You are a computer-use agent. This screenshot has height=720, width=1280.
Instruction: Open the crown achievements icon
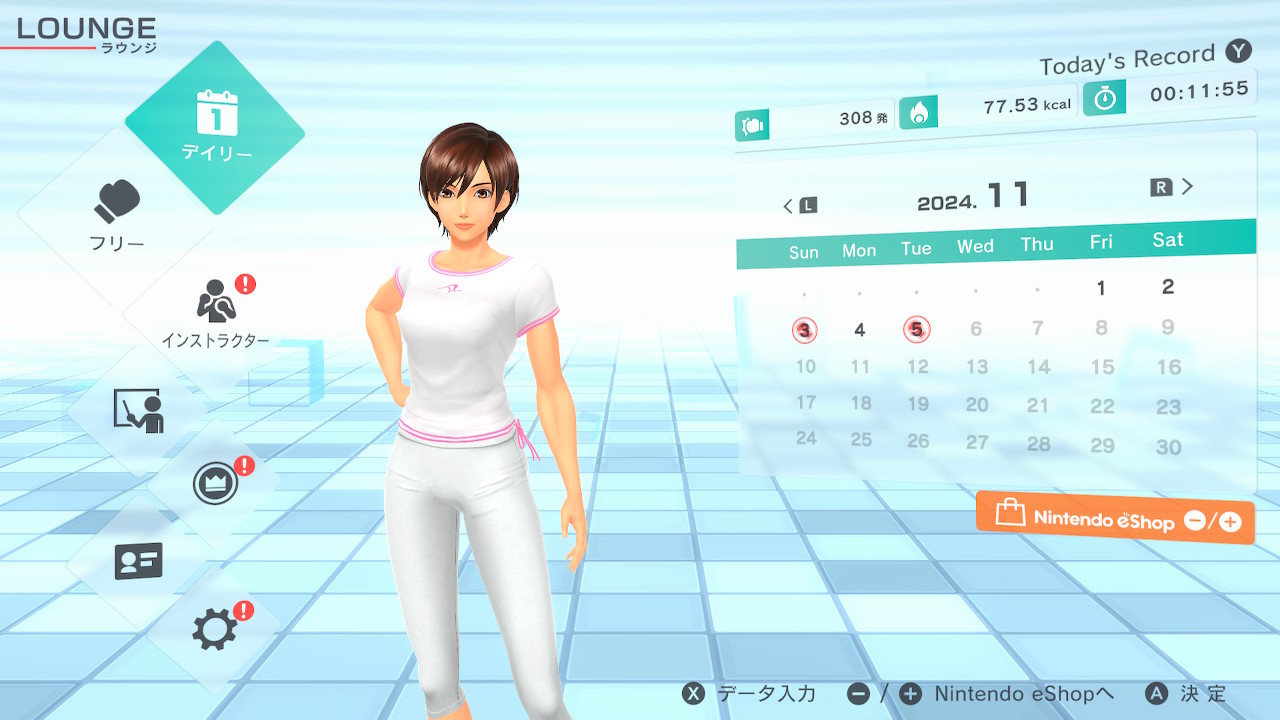click(215, 485)
